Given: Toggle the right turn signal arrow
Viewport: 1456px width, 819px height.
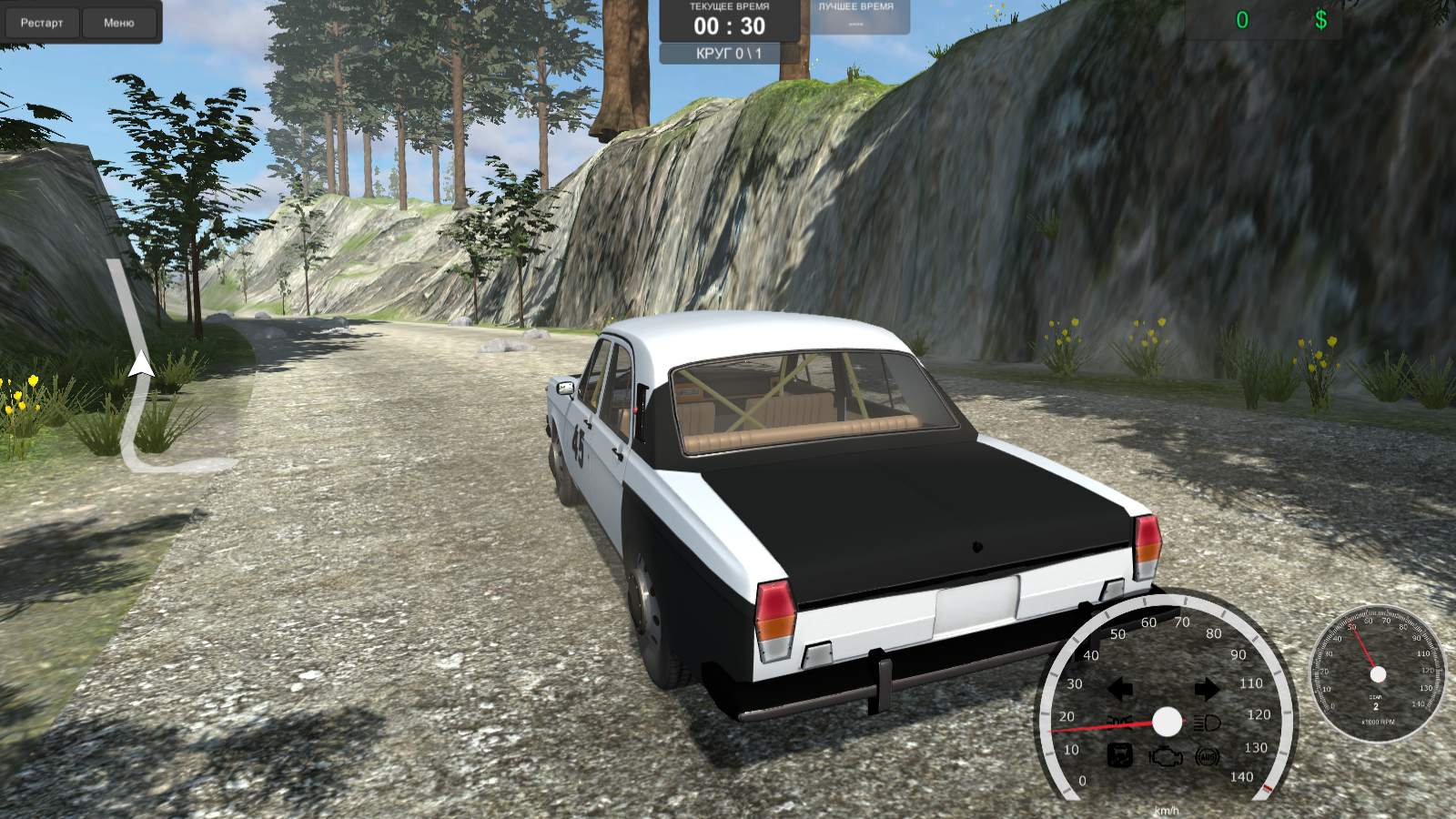Looking at the screenshot, I should (1207, 690).
